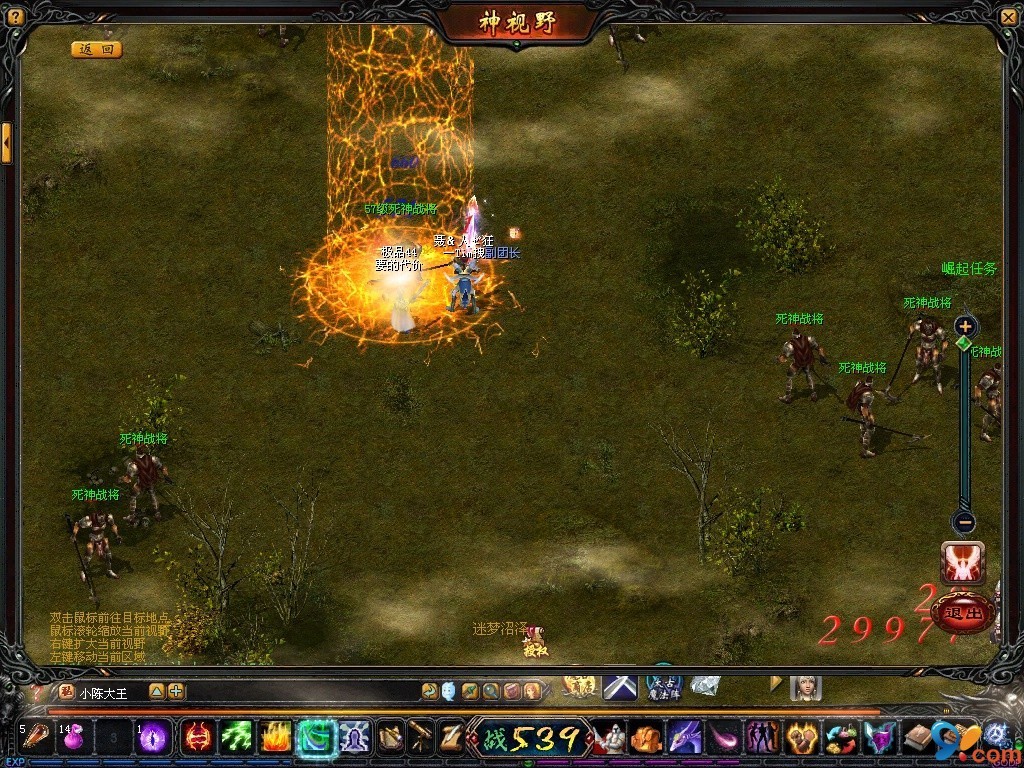Screen dimensions: 1024x768
Task: Close the 神视野 window
Action: (x=1008, y=17)
